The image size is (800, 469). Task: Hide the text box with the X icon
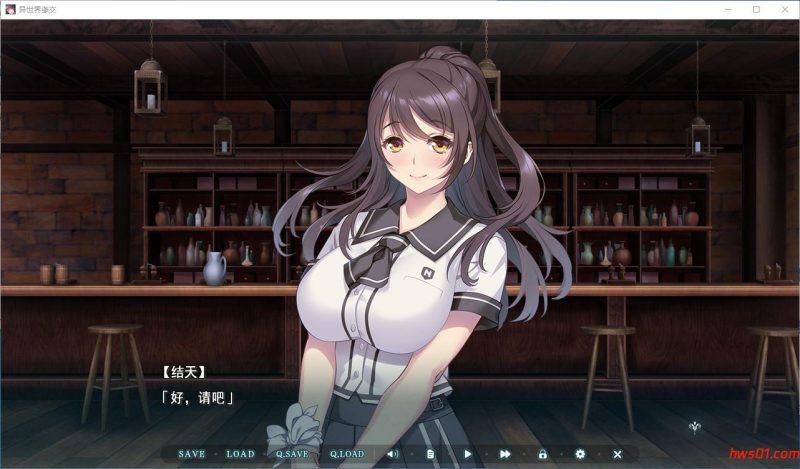pyautogui.click(x=617, y=454)
